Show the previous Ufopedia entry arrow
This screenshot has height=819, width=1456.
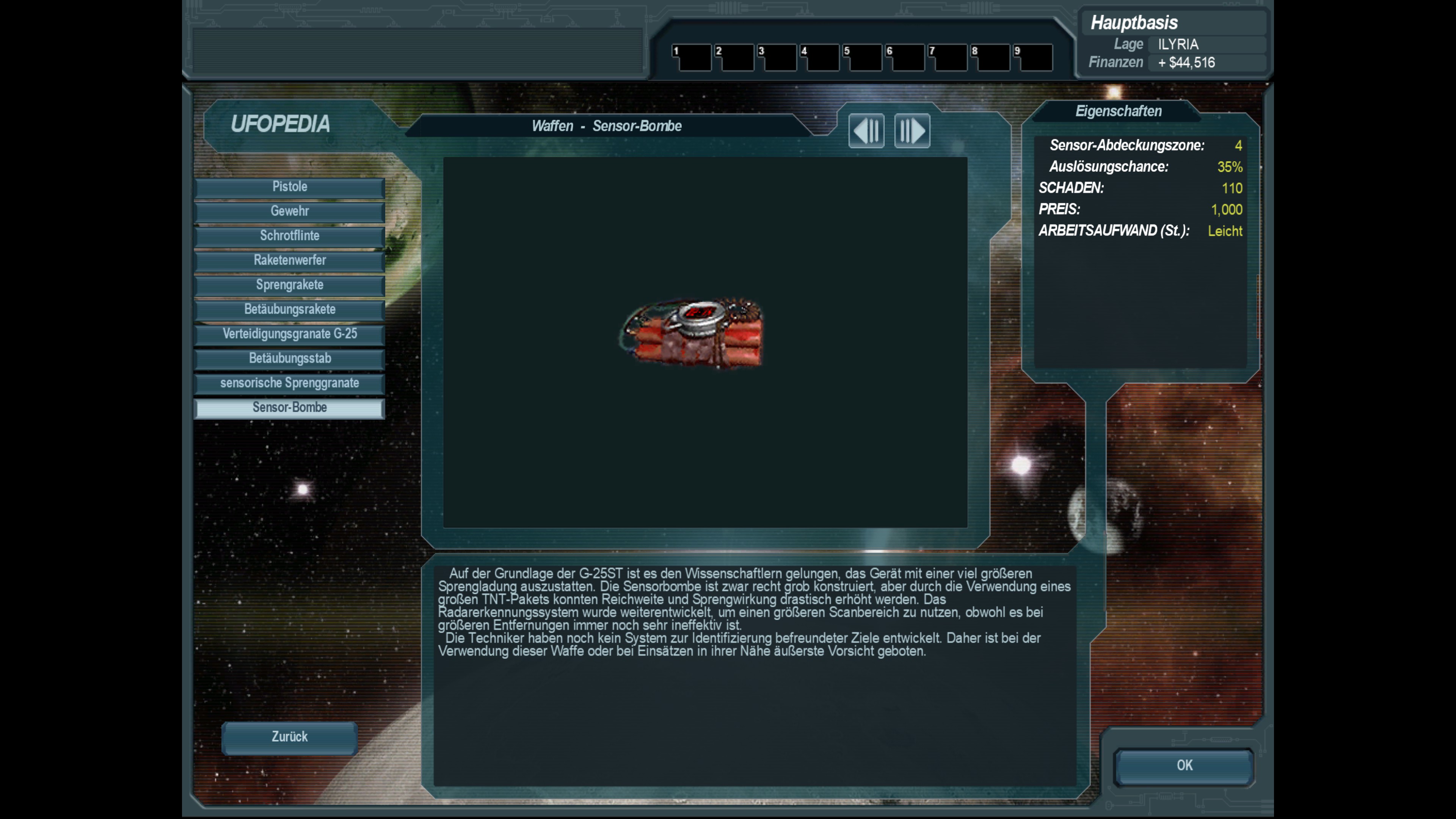coord(866,131)
